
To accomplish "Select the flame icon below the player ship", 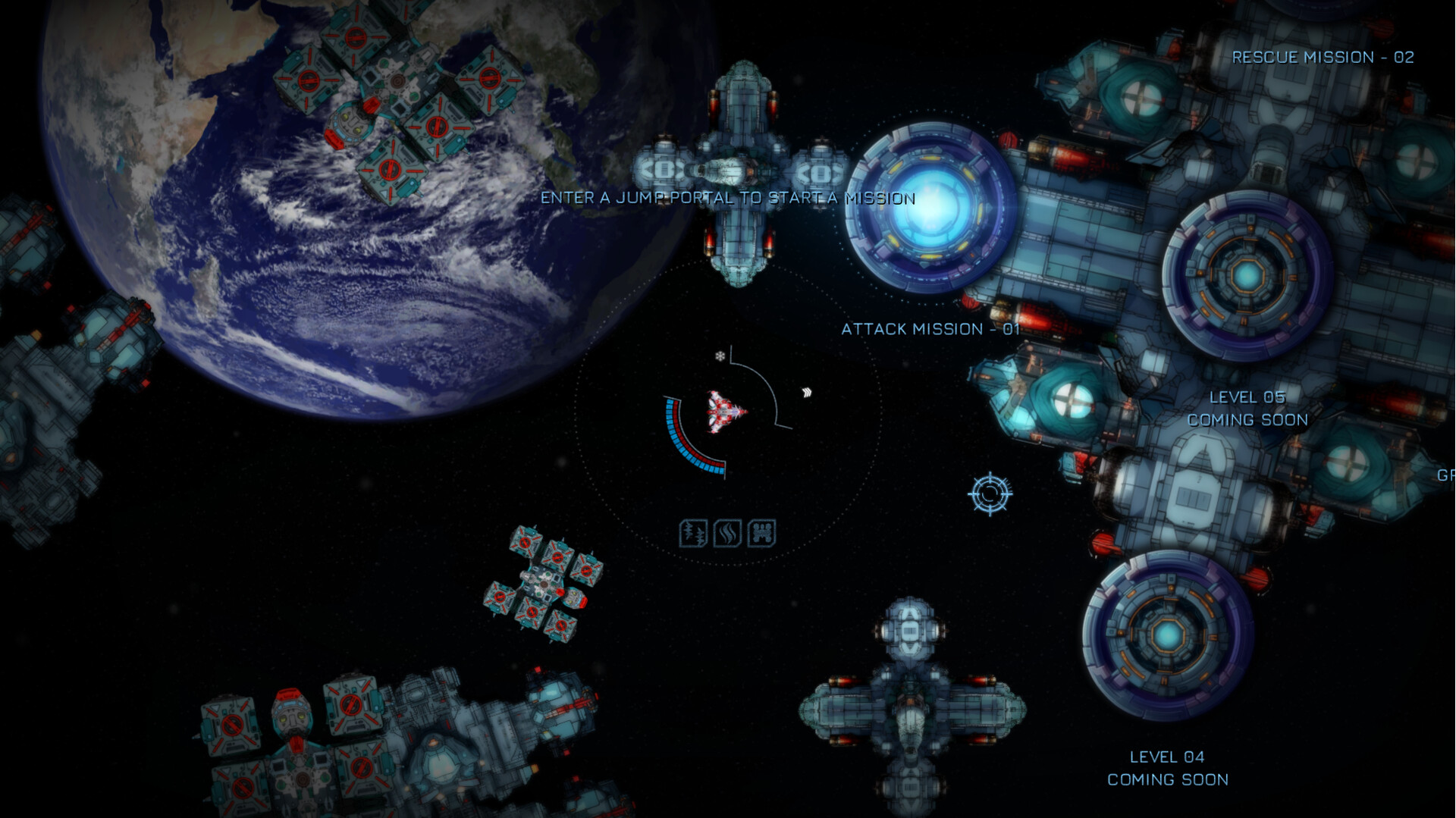I will (x=726, y=532).
